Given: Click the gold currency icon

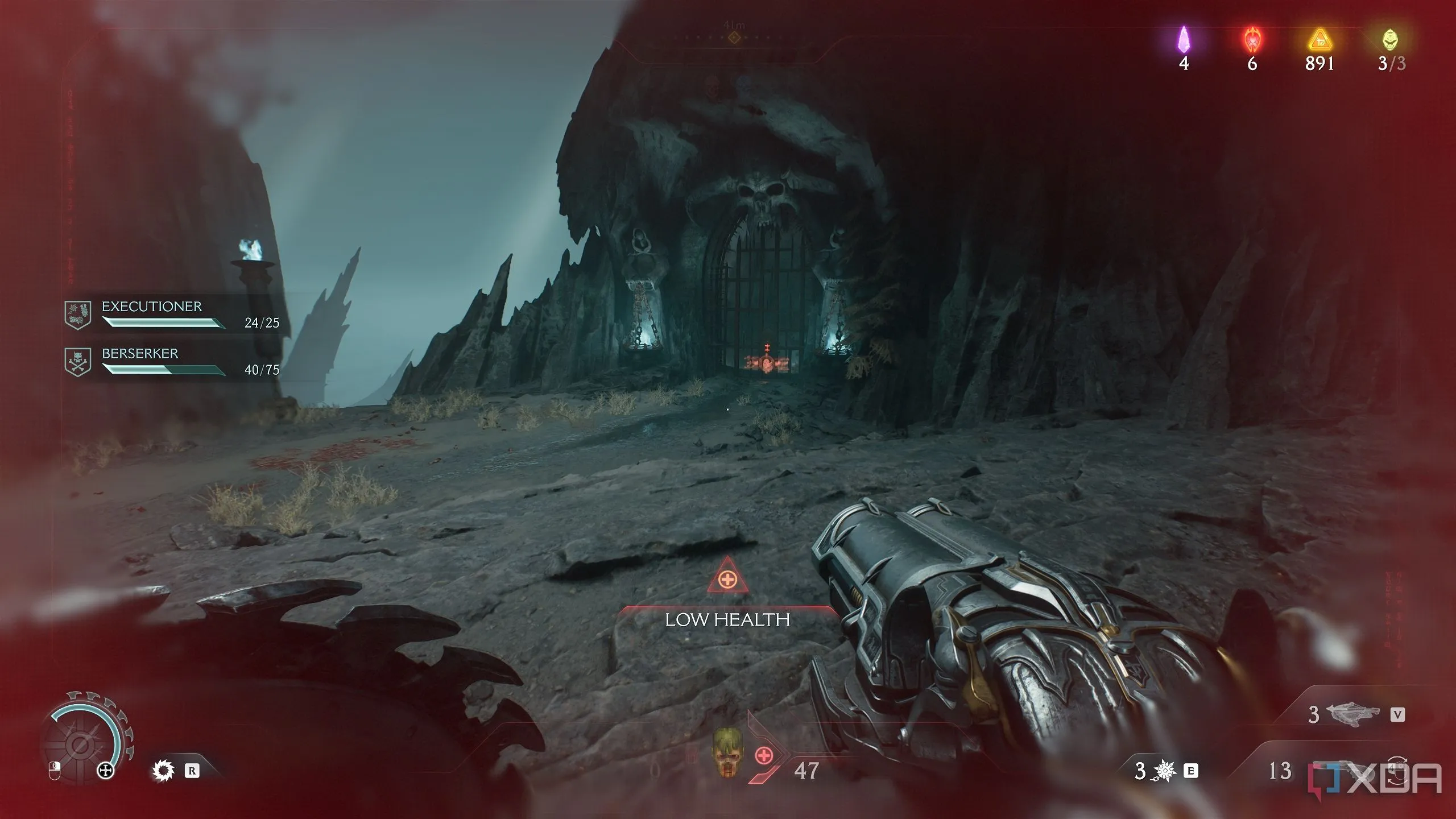Looking at the screenshot, I should (x=1319, y=40).
